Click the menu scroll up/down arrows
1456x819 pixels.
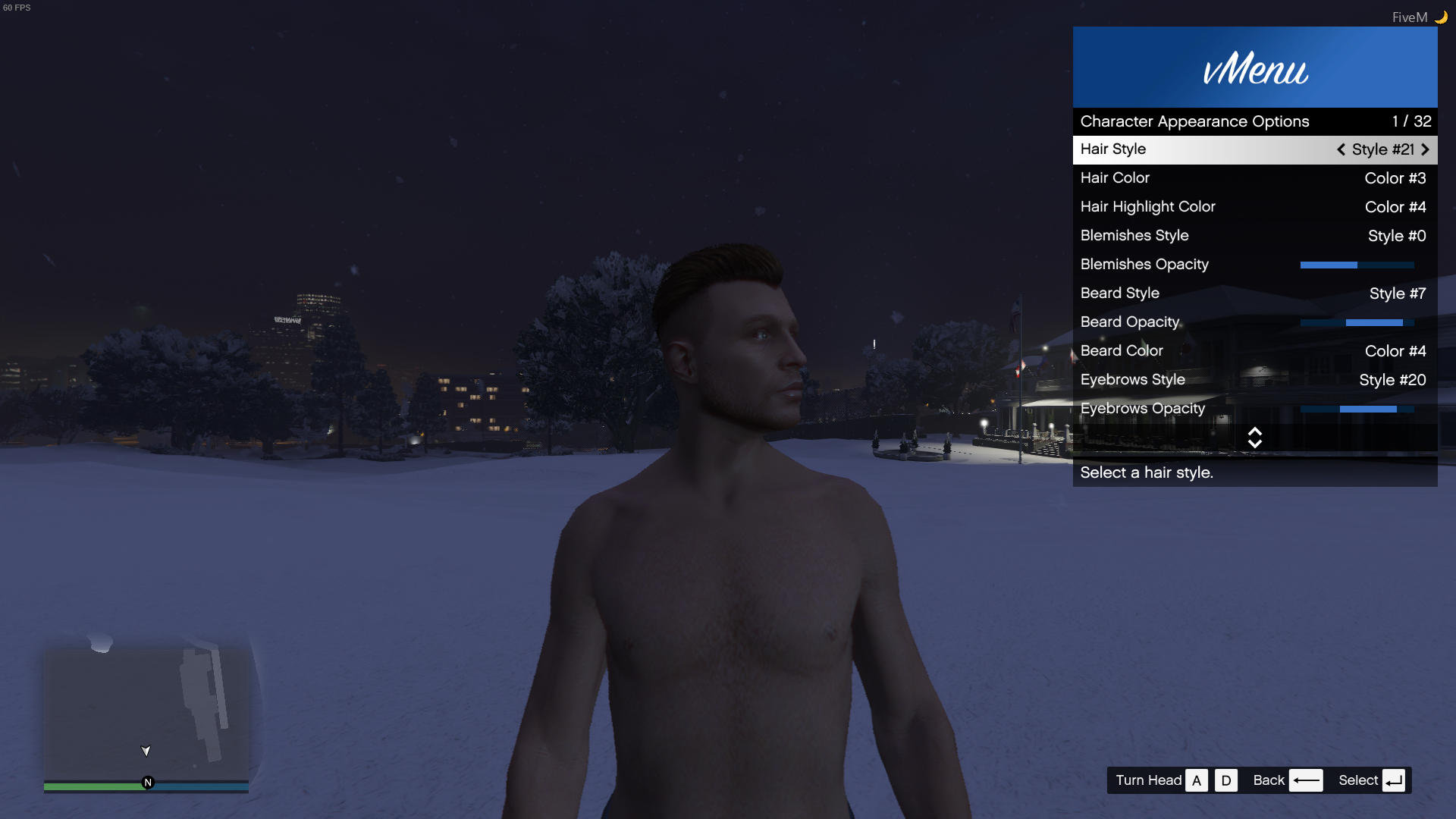pyautogui.click(x=1254, y=438)
